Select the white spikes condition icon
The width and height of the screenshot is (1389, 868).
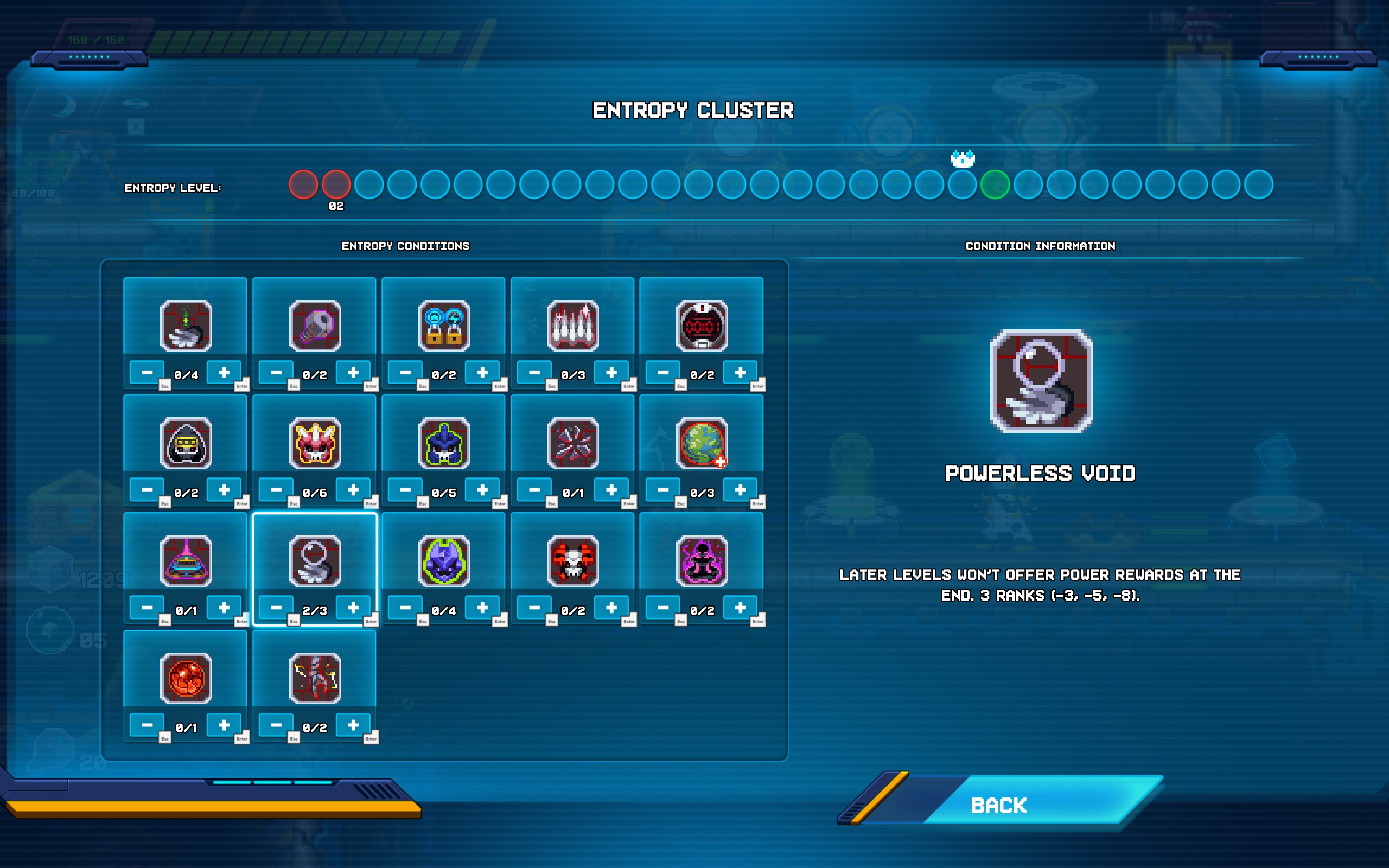click(x=573, y=325)
